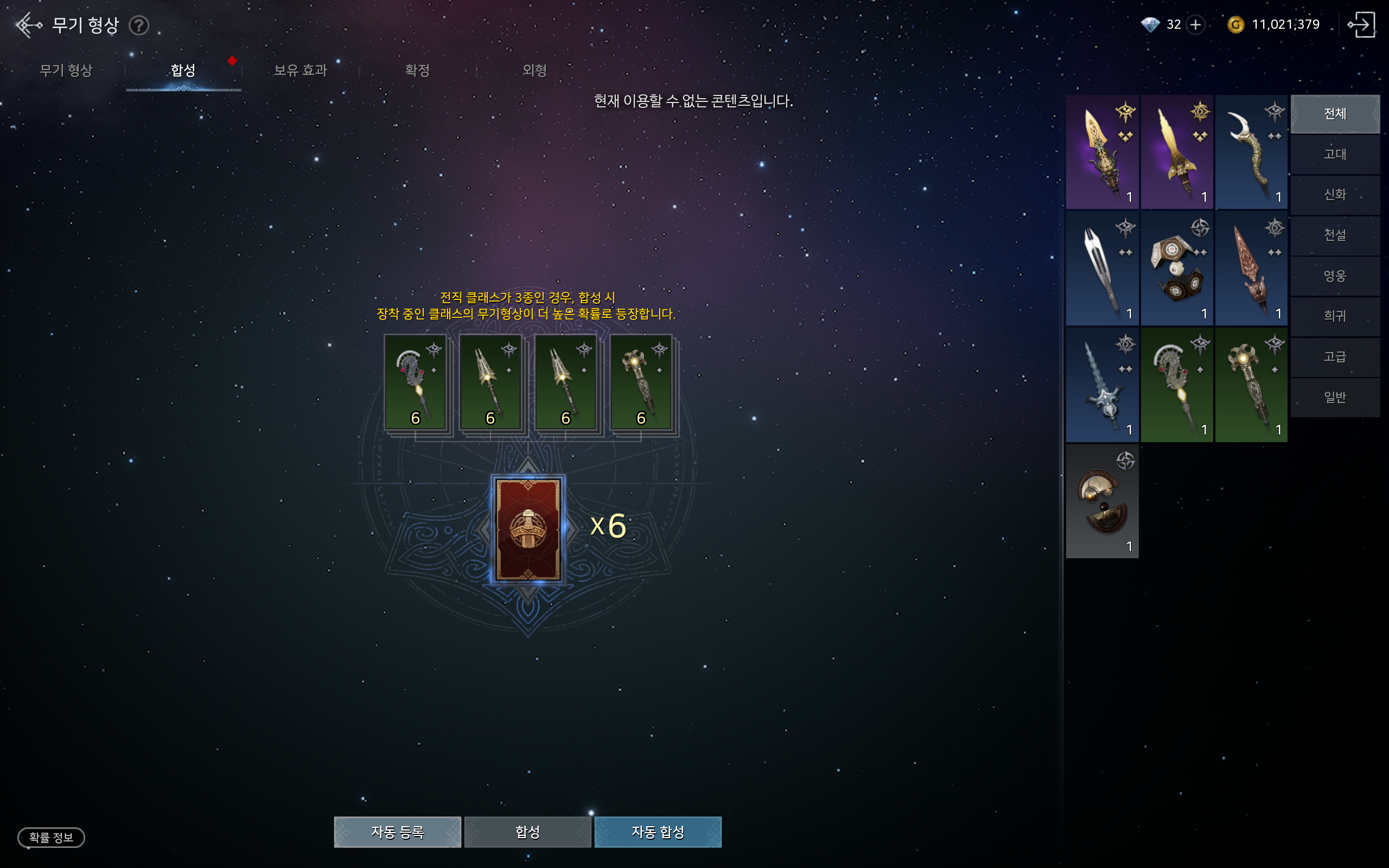Add diamonds with the plus button

[1196, 25]
